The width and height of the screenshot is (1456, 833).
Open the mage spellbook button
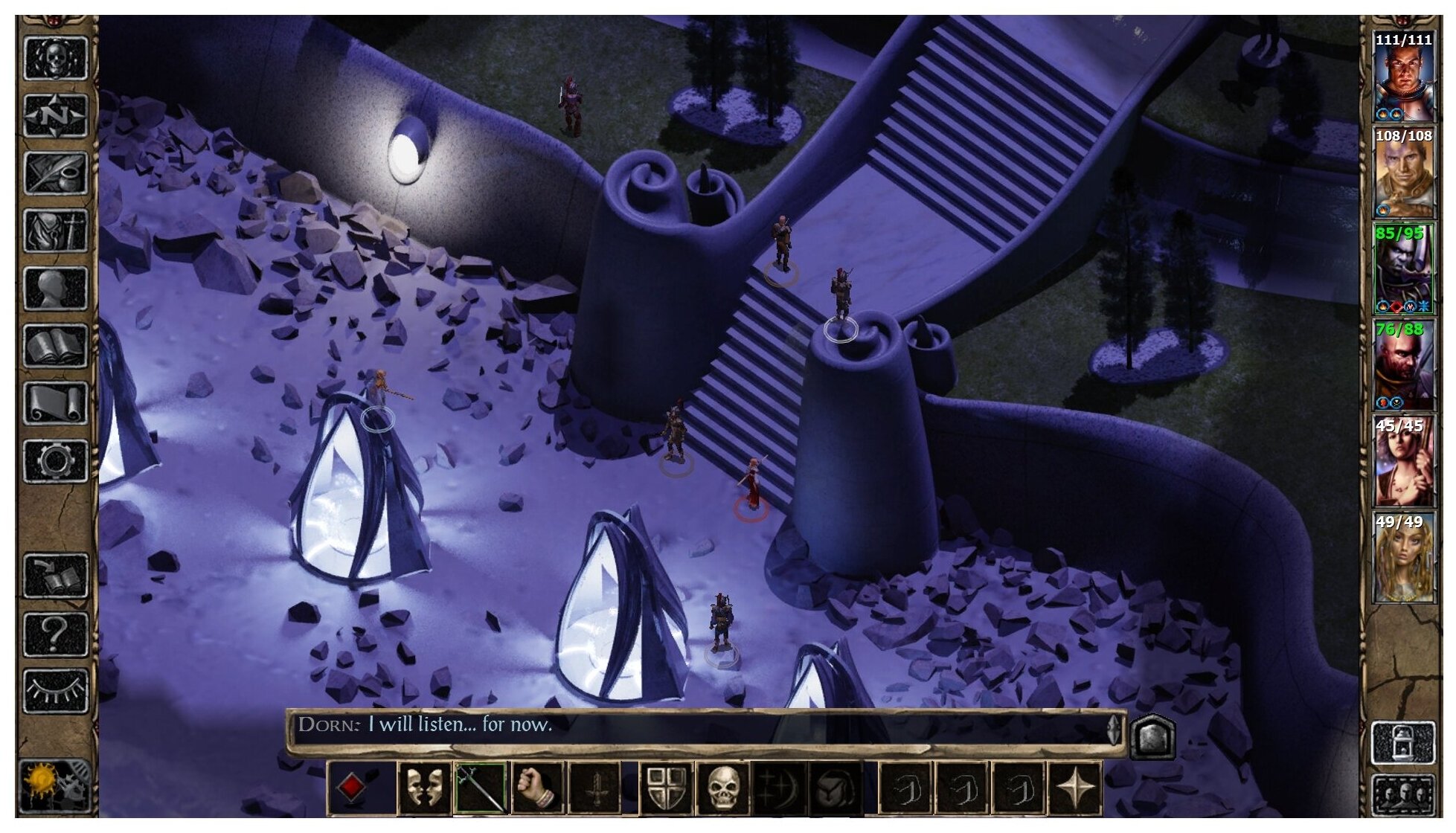click(55, 346)
